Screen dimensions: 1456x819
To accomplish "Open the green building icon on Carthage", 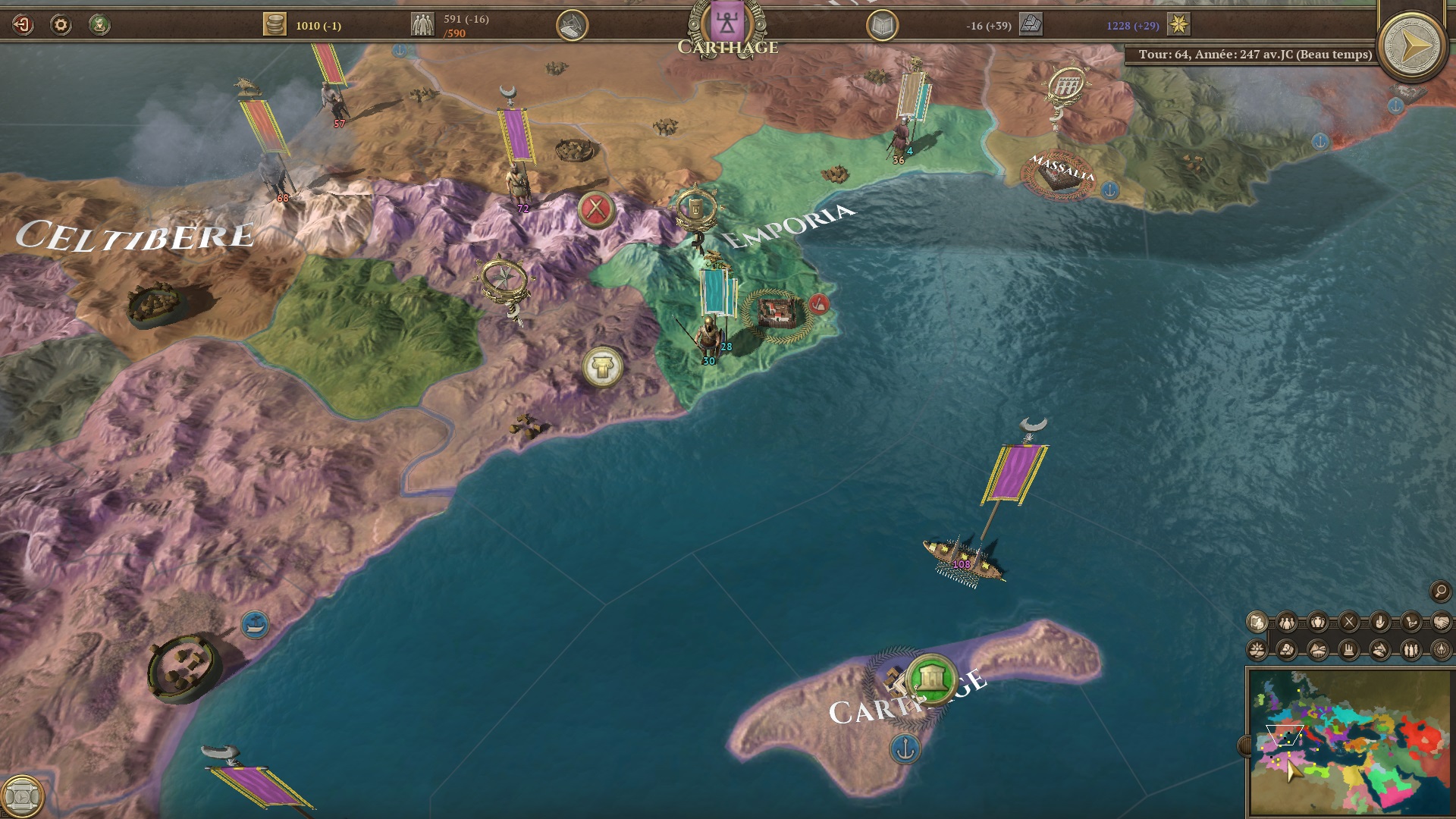I will (x=931, y=679).
